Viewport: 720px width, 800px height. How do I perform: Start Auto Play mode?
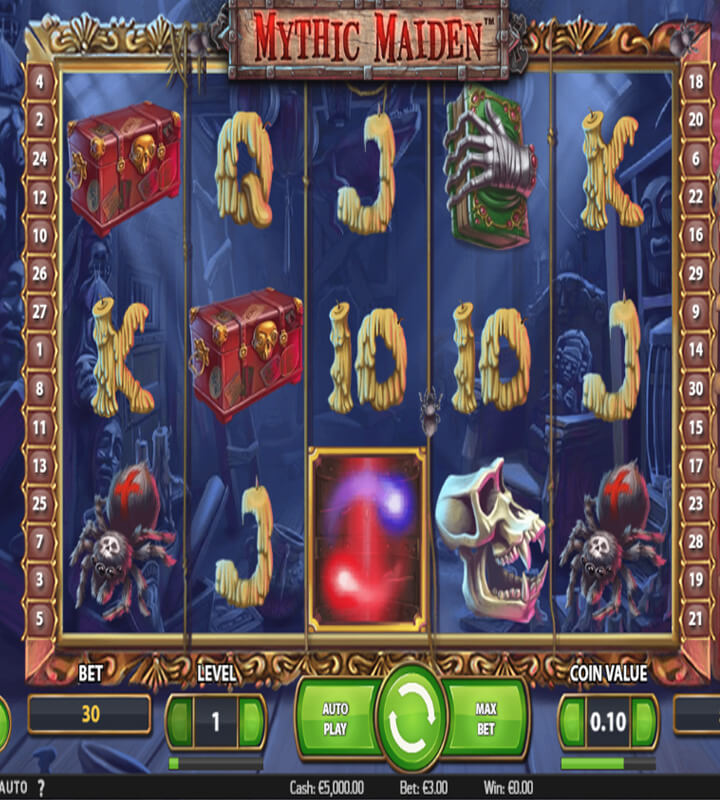tap(336, 717)
